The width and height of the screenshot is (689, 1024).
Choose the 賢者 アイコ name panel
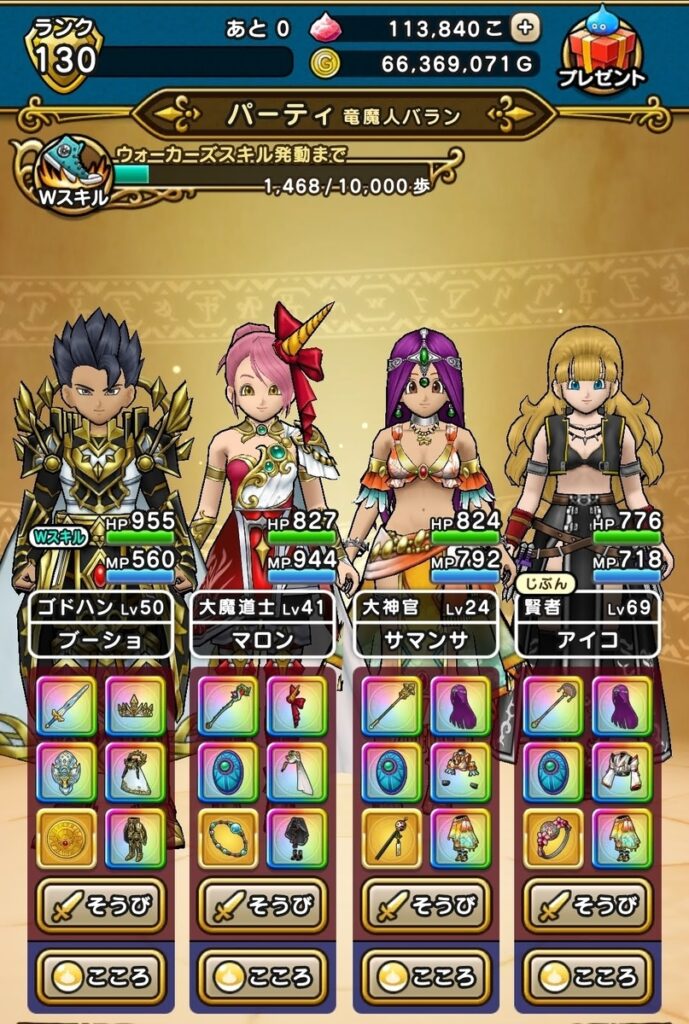(588, 624)
